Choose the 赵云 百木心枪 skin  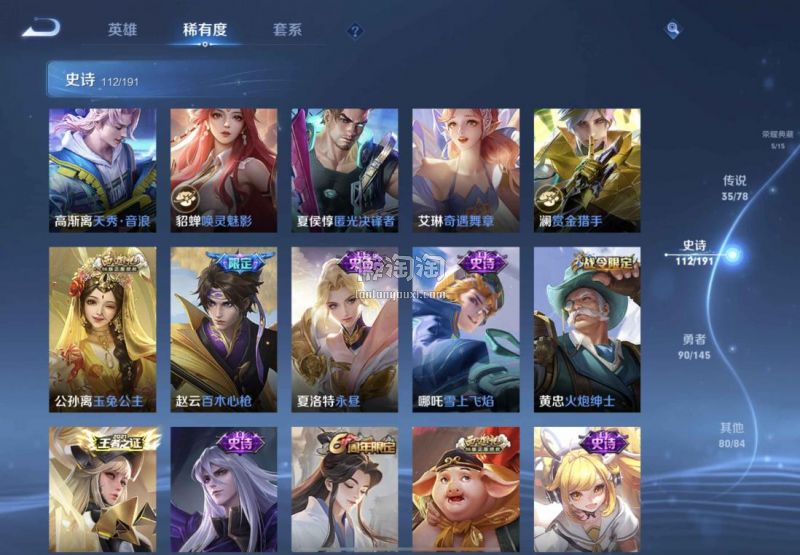point(223,330)
